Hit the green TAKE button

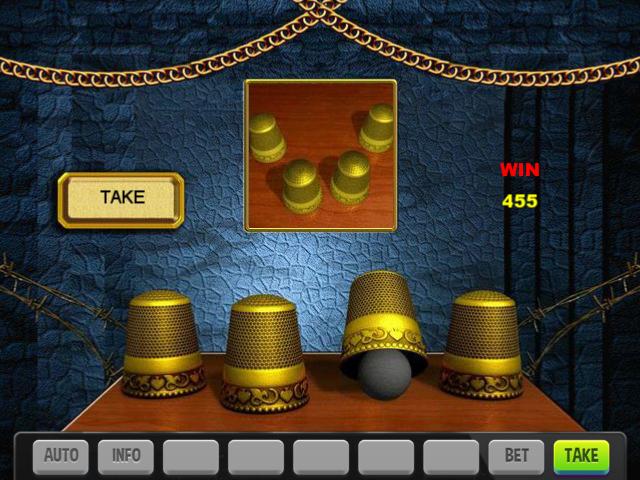581,456
